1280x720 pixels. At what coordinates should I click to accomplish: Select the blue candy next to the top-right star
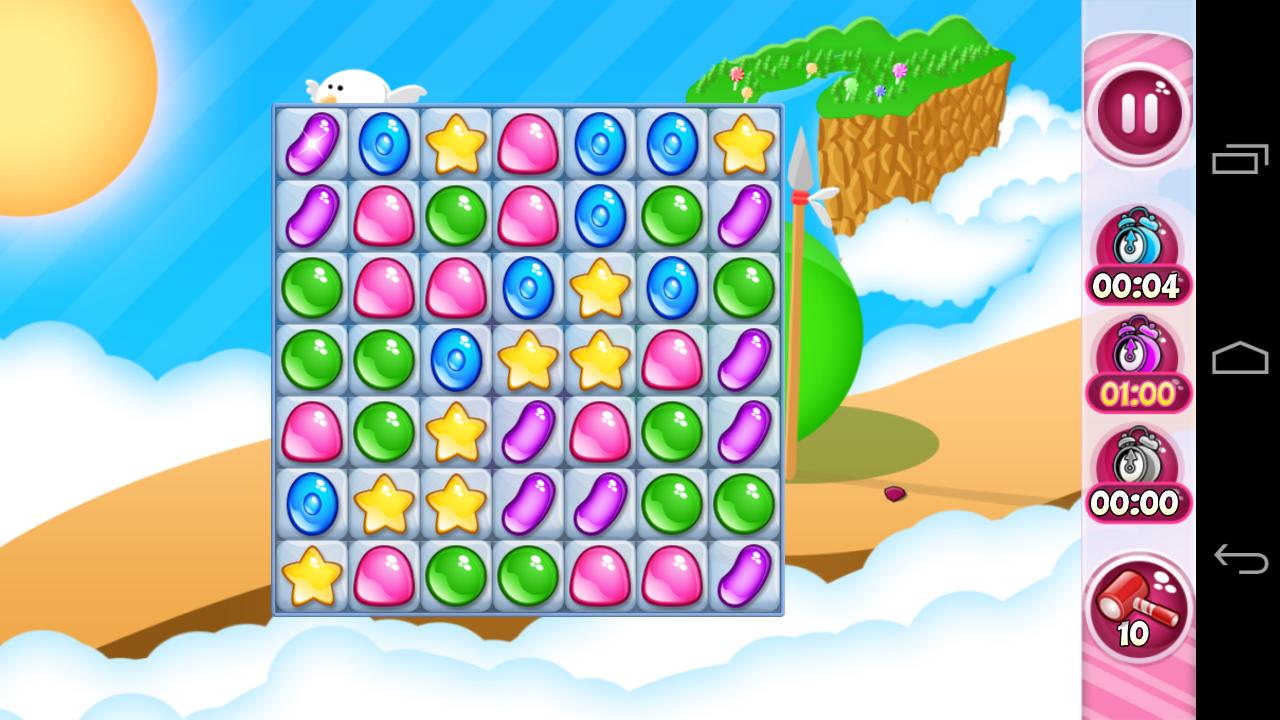click(x=671, y=143)
